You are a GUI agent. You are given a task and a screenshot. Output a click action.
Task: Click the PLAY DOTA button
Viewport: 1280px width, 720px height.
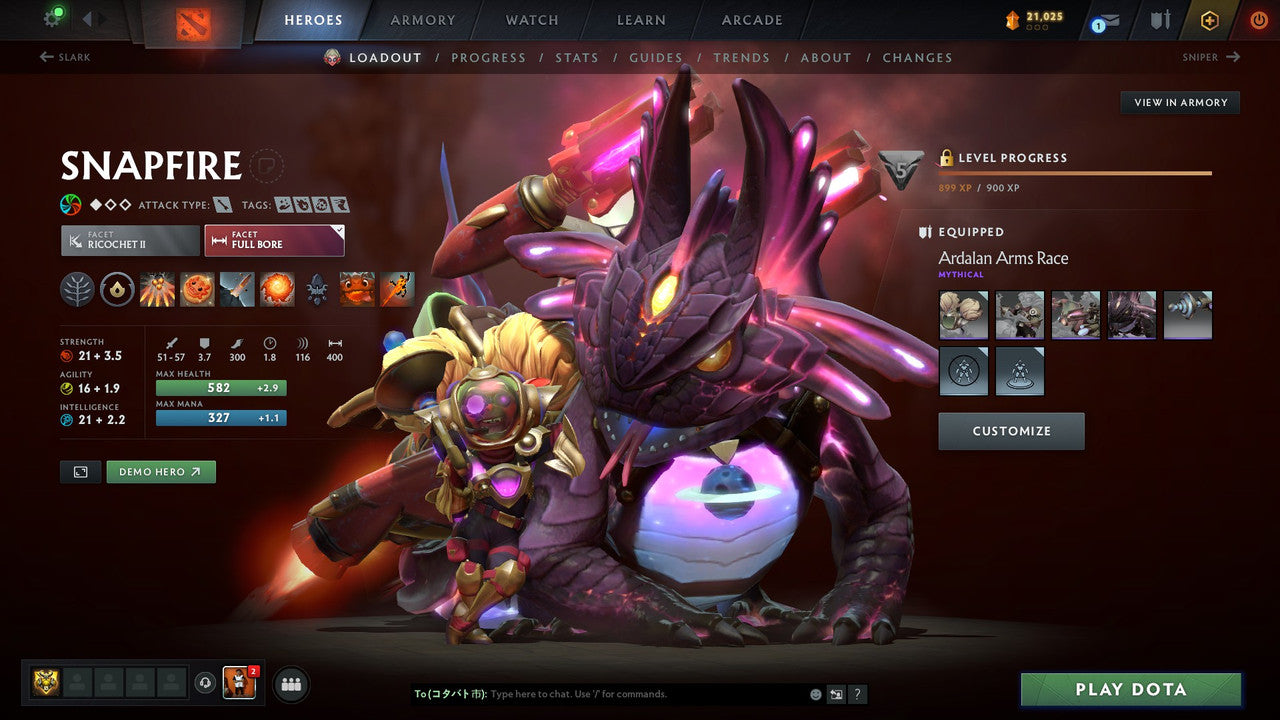tap(1131, 689)
